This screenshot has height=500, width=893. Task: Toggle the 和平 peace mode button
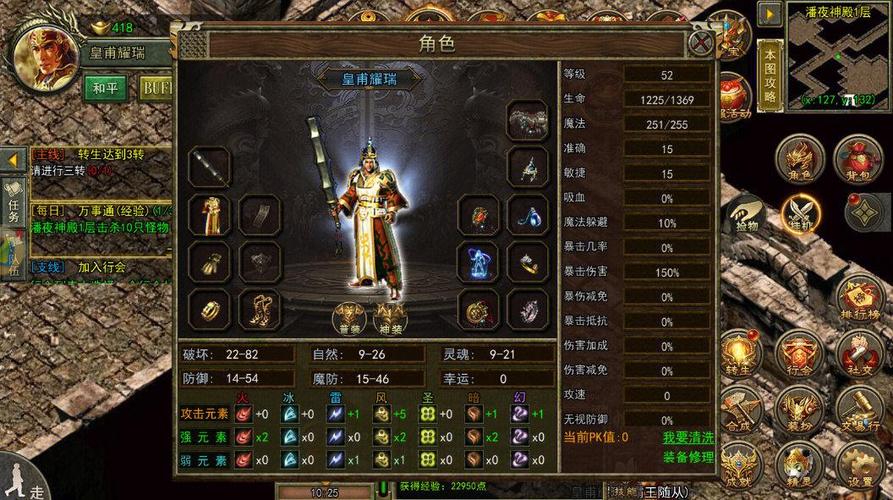click(x=105, y=88)
